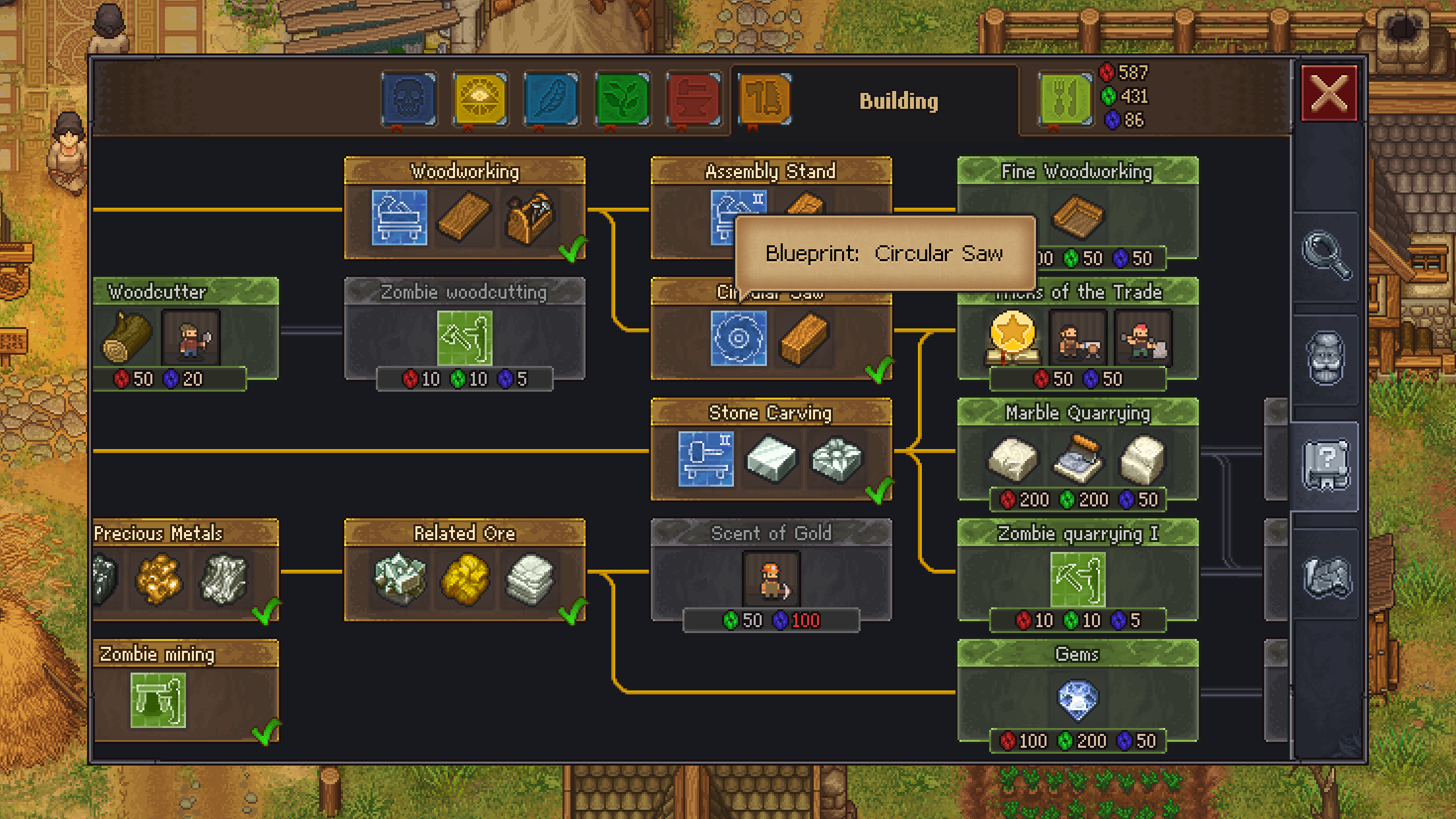This screenshot has height=819, width=1456.
Task: Switch to the feather technology tree
Action: click(550, 99)
